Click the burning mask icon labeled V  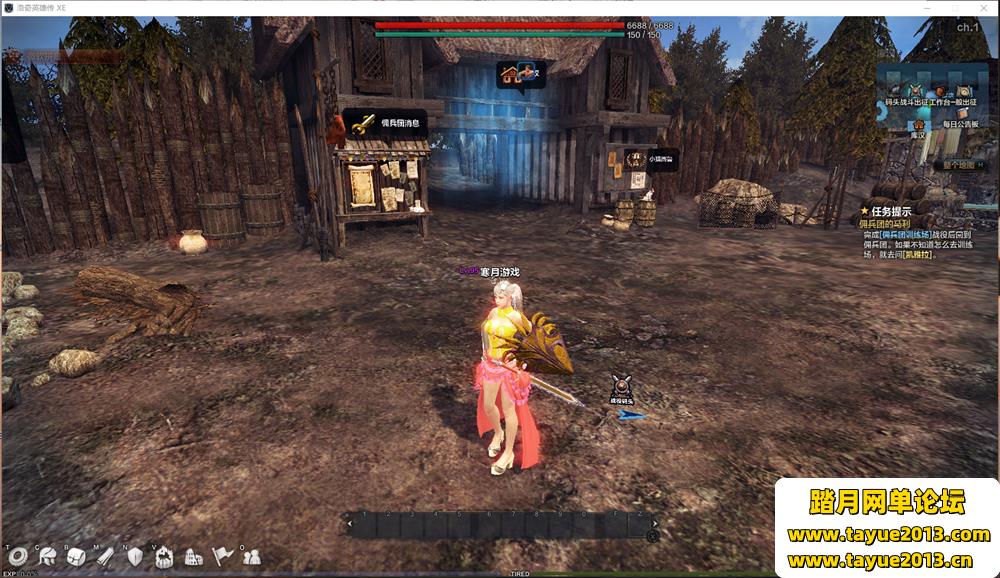pyautogui.click(x=164, y=557)
